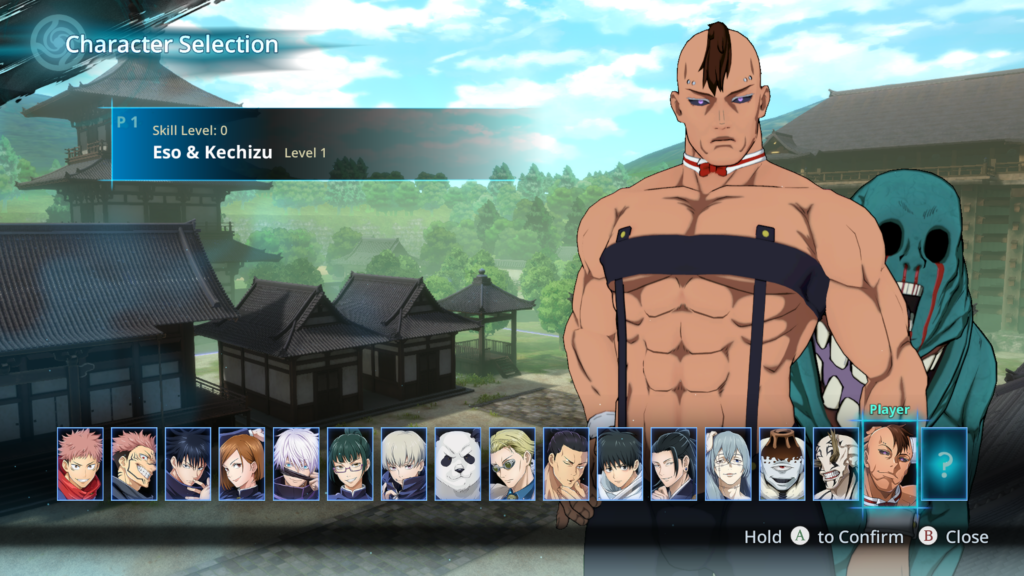The image size is (1024, 576).
Task: Select Hanami's white masked portrait
Action: coord(837,464)
